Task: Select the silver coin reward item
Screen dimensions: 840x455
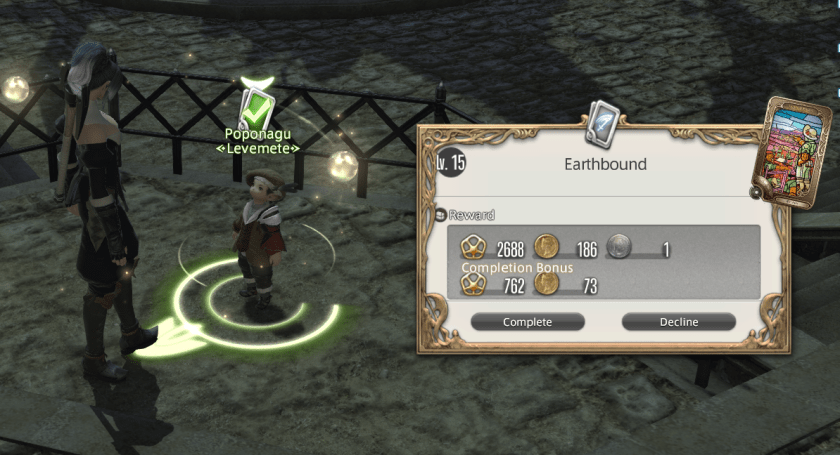Action: point(621,249)
